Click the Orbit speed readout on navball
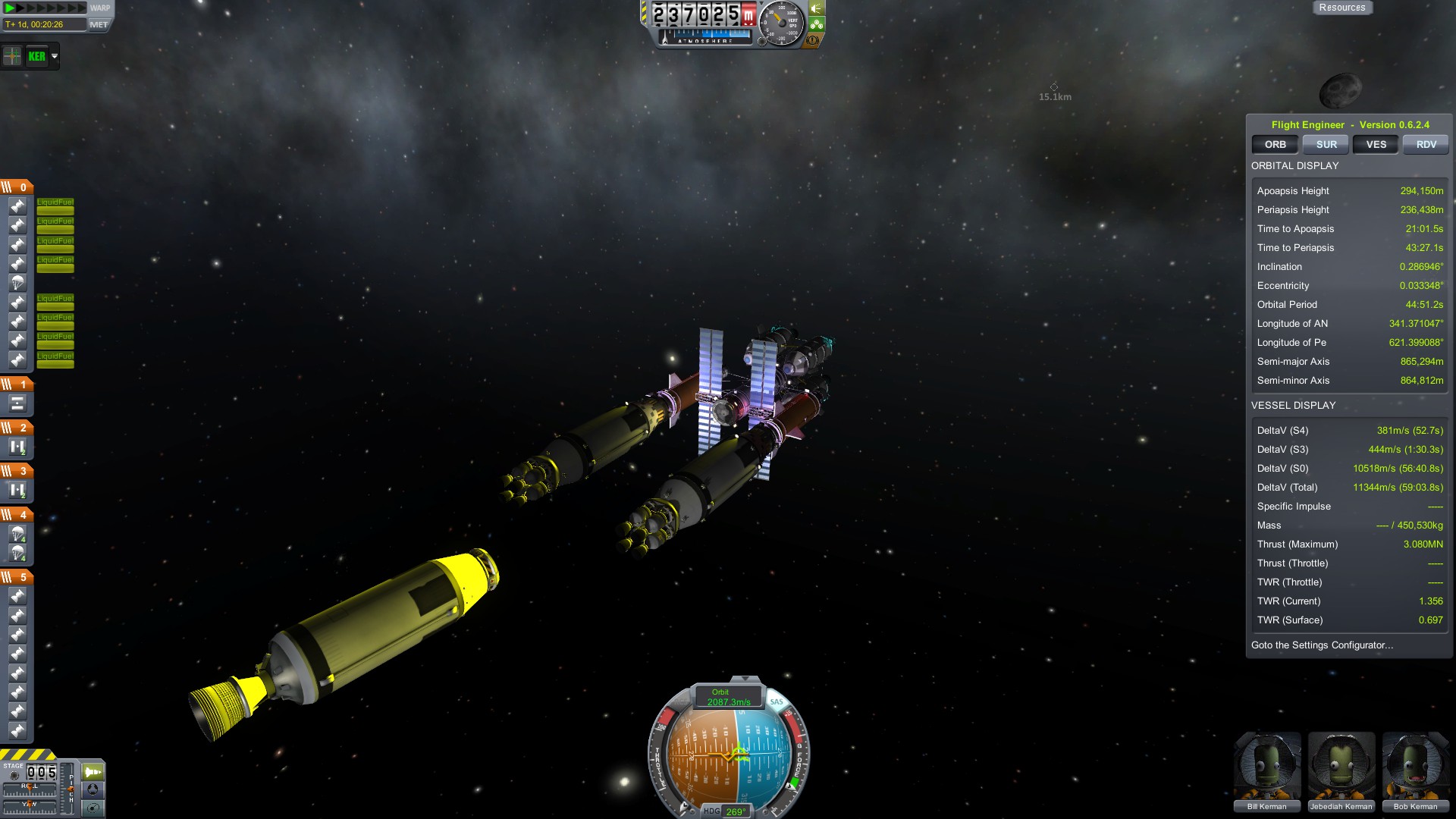This screenshot has height=819, width=1456. tap(728, 698)
